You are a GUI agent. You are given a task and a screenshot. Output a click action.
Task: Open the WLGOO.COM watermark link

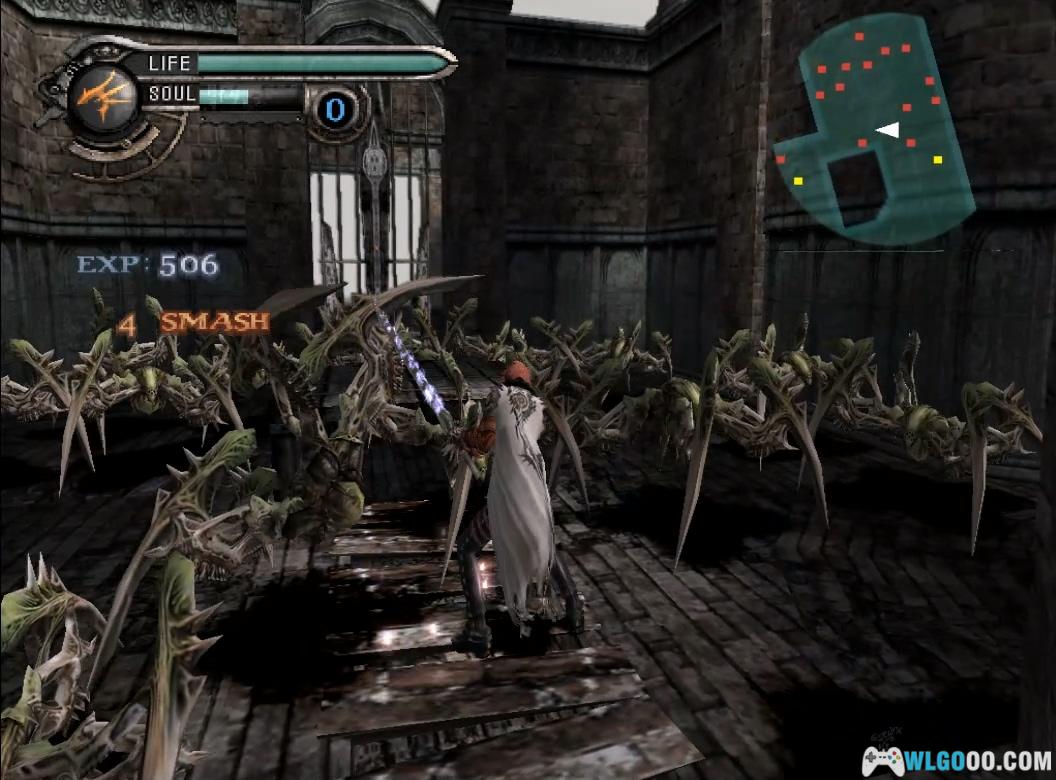[x=957, y=760]
